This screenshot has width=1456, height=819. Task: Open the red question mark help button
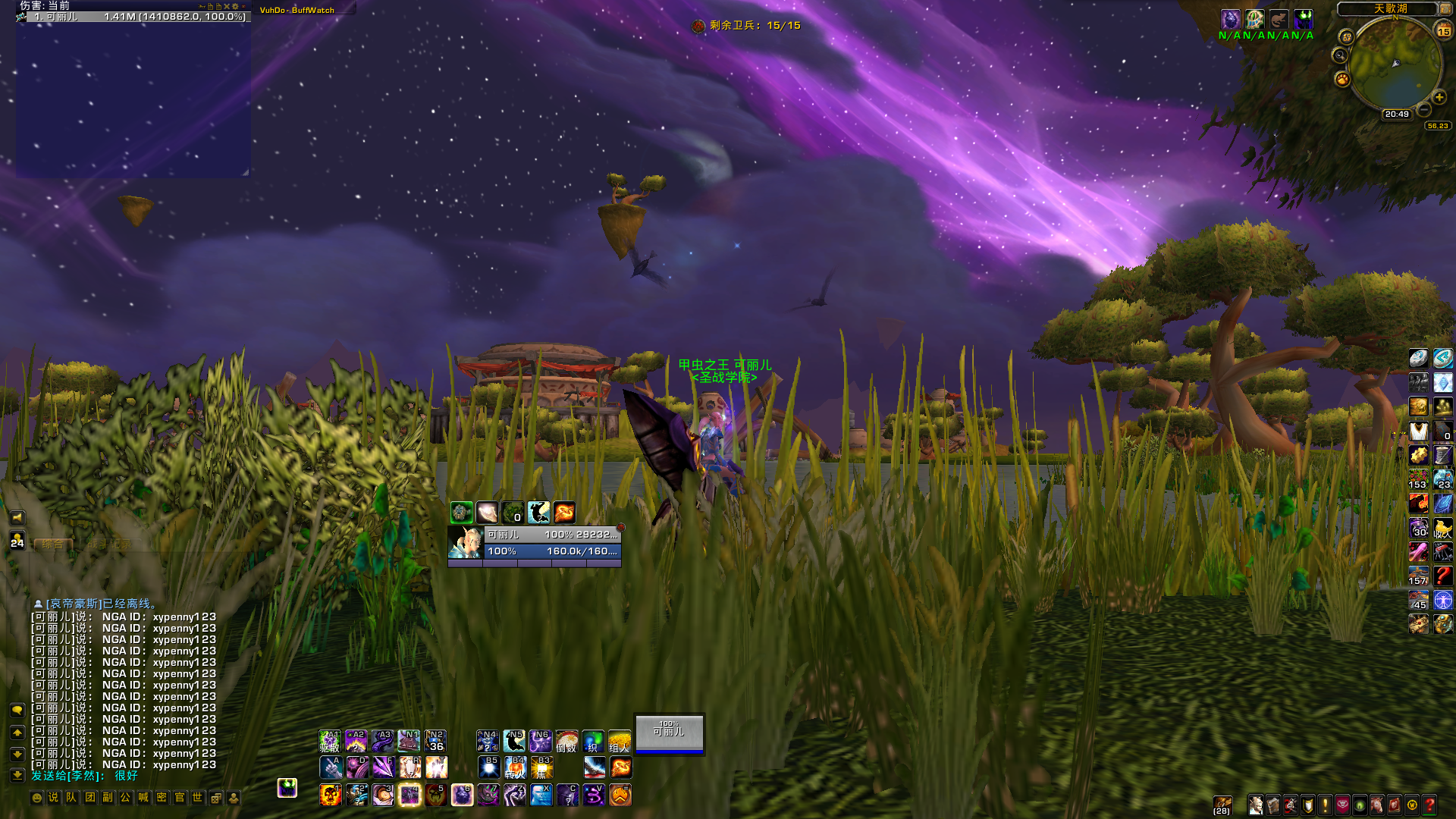pyautogui.click(x=1429, y=805)
